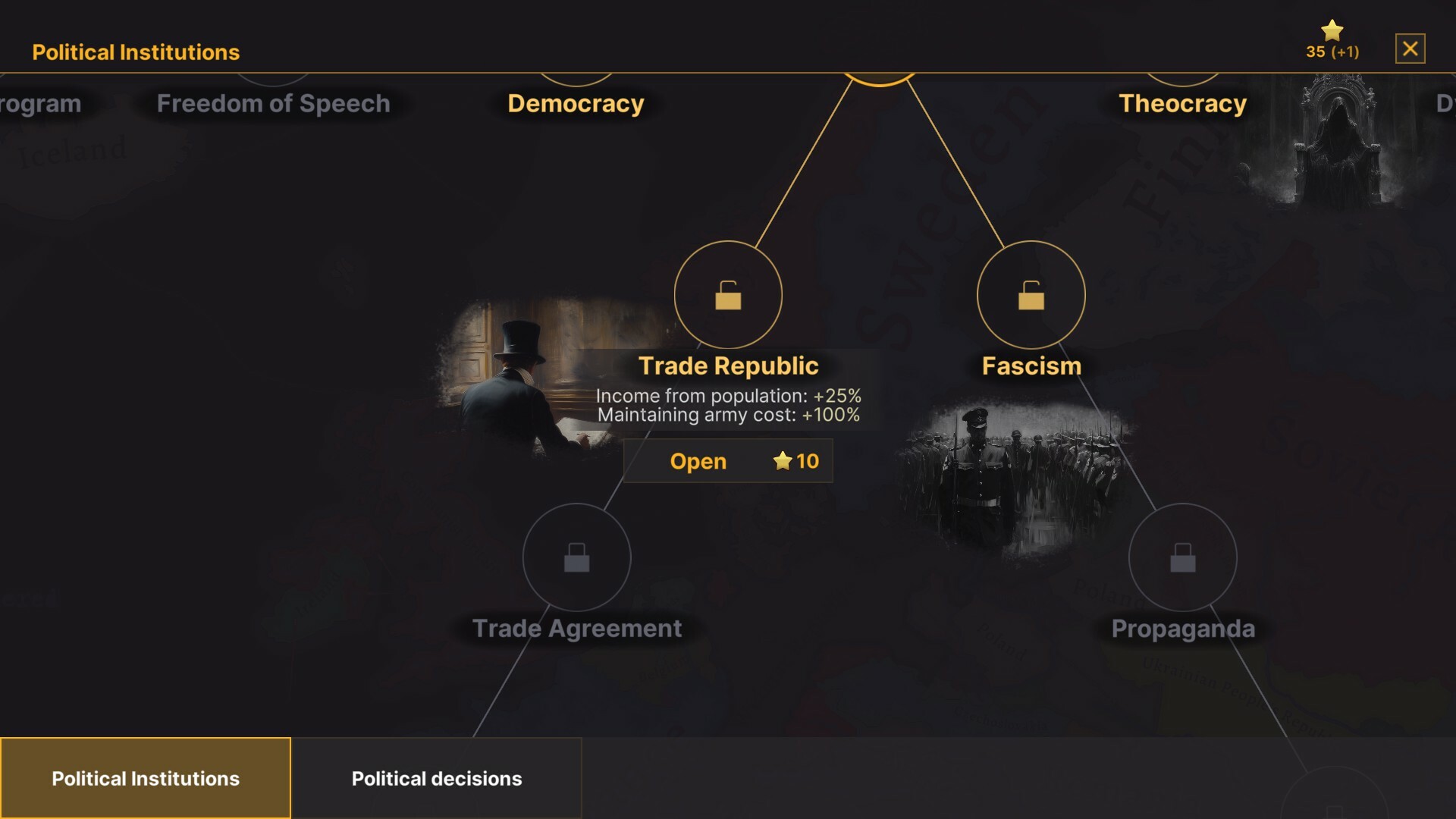The height and width of the screenshot is (819, 1456).
Task: Select the Democracy institution node
Action: (x=576, y=104)
